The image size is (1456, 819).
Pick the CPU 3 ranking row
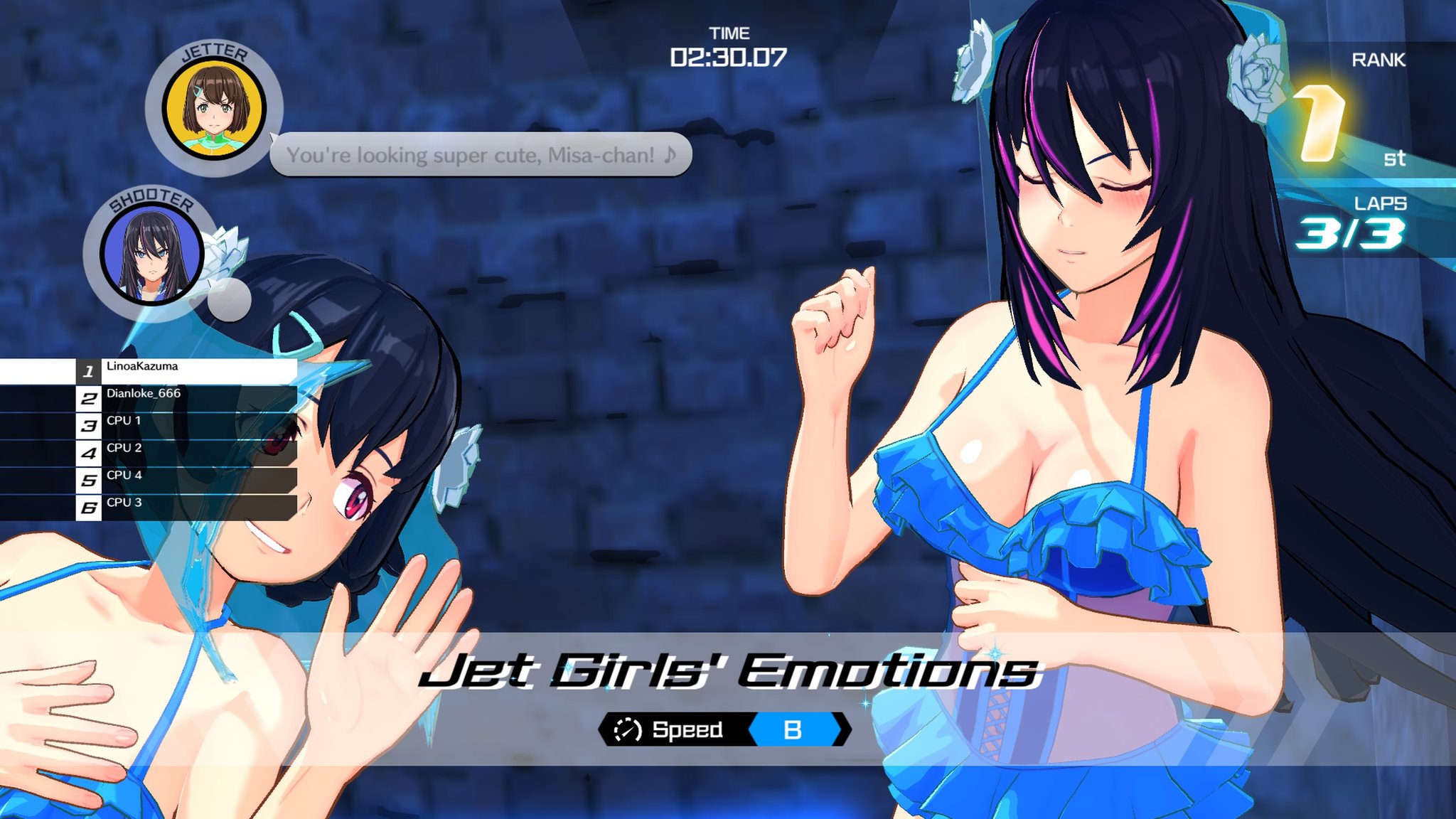pyautogui.click(x=186, y=507)
